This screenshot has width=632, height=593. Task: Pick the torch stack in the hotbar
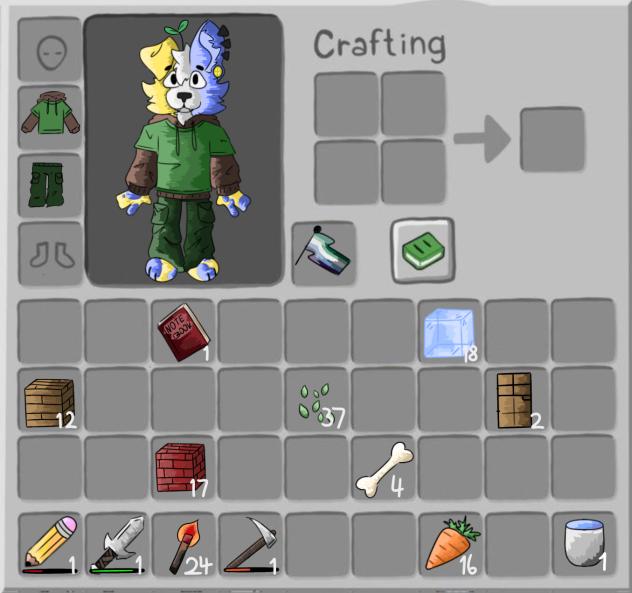tap(183, 545)
